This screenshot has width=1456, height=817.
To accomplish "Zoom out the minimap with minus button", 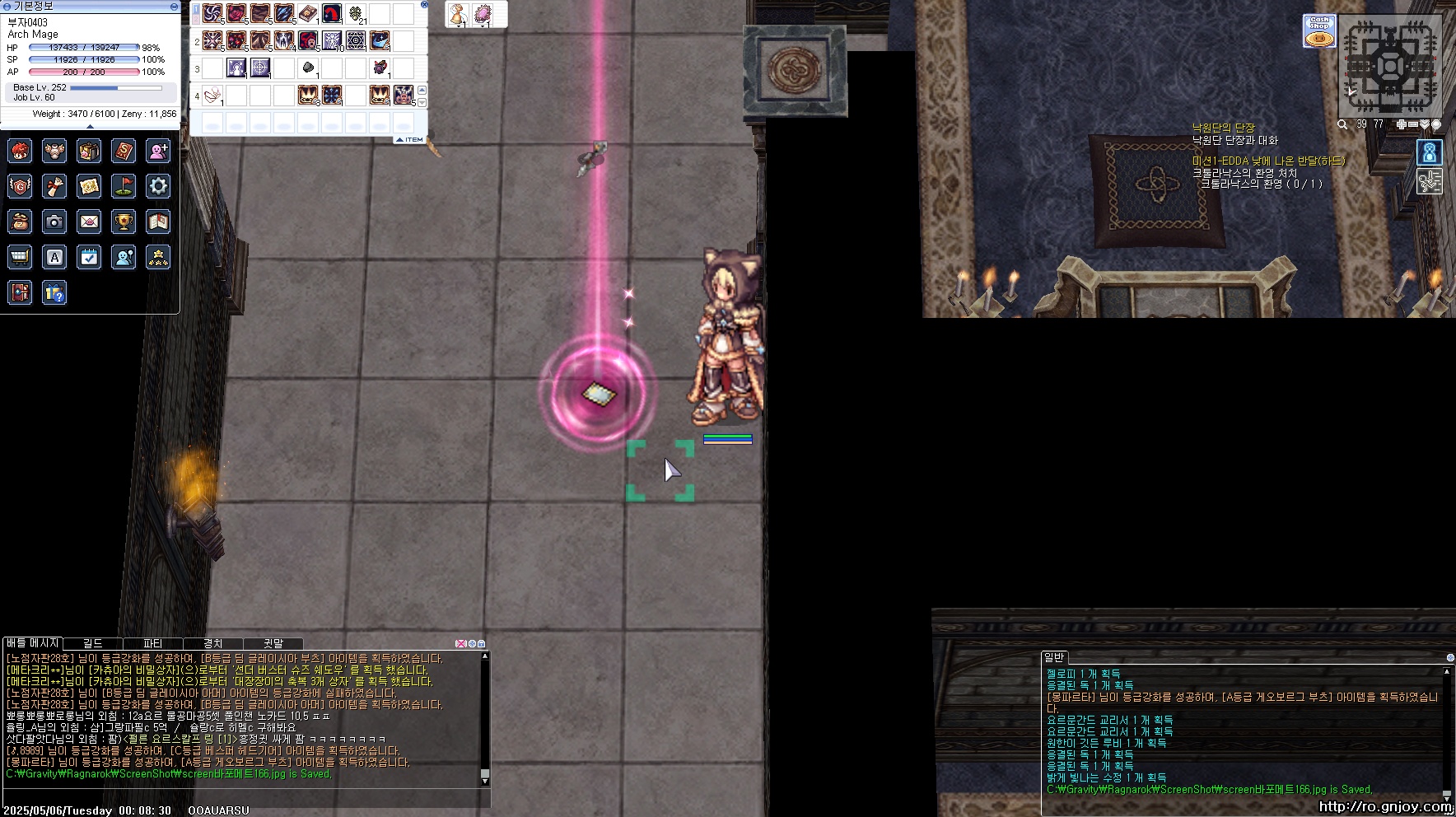I will pyautogui.click(x=1413, y=124).
